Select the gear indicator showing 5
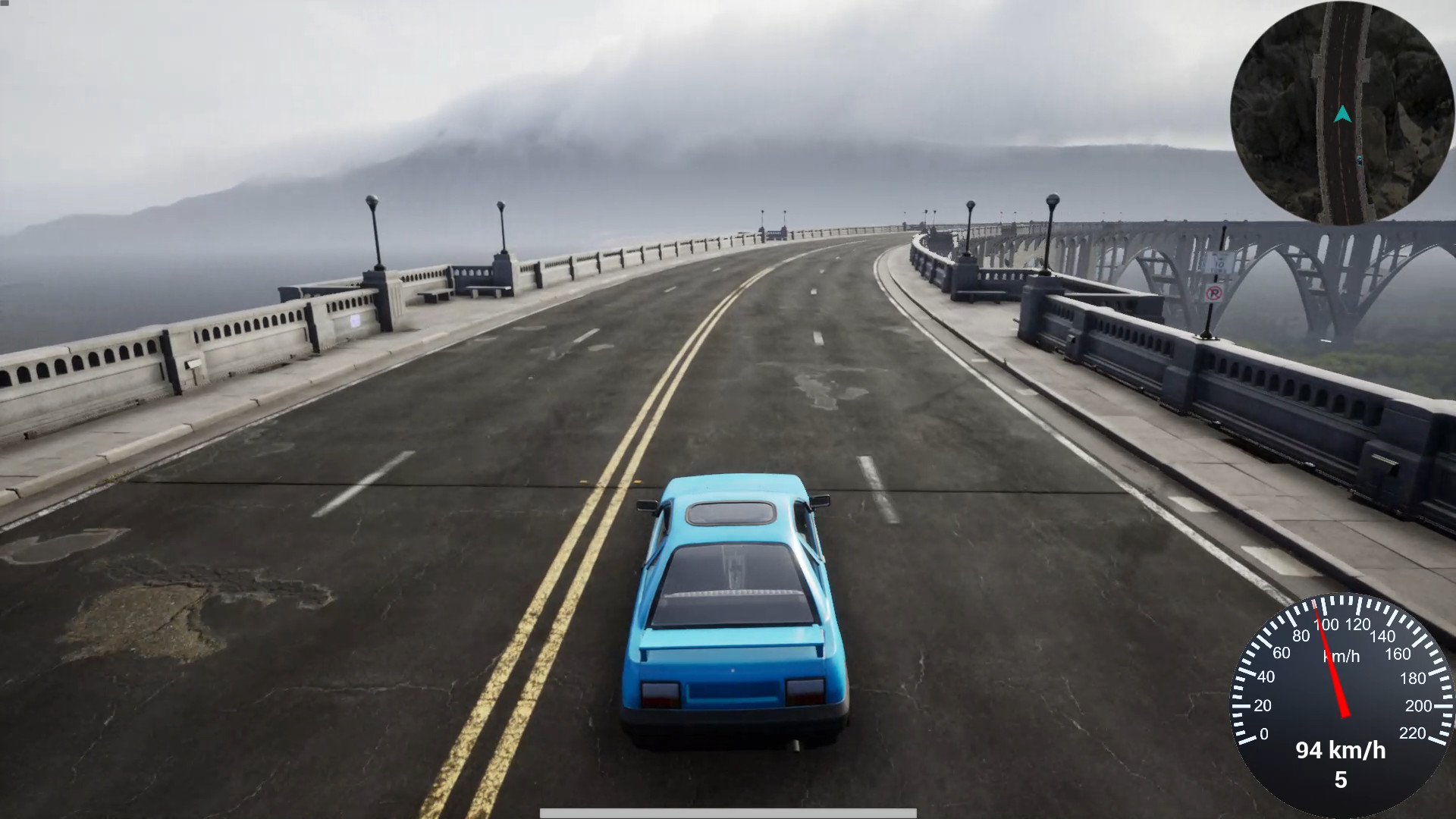The height and width of the screenshot is (819, 1456). [x=1341, y=779]
